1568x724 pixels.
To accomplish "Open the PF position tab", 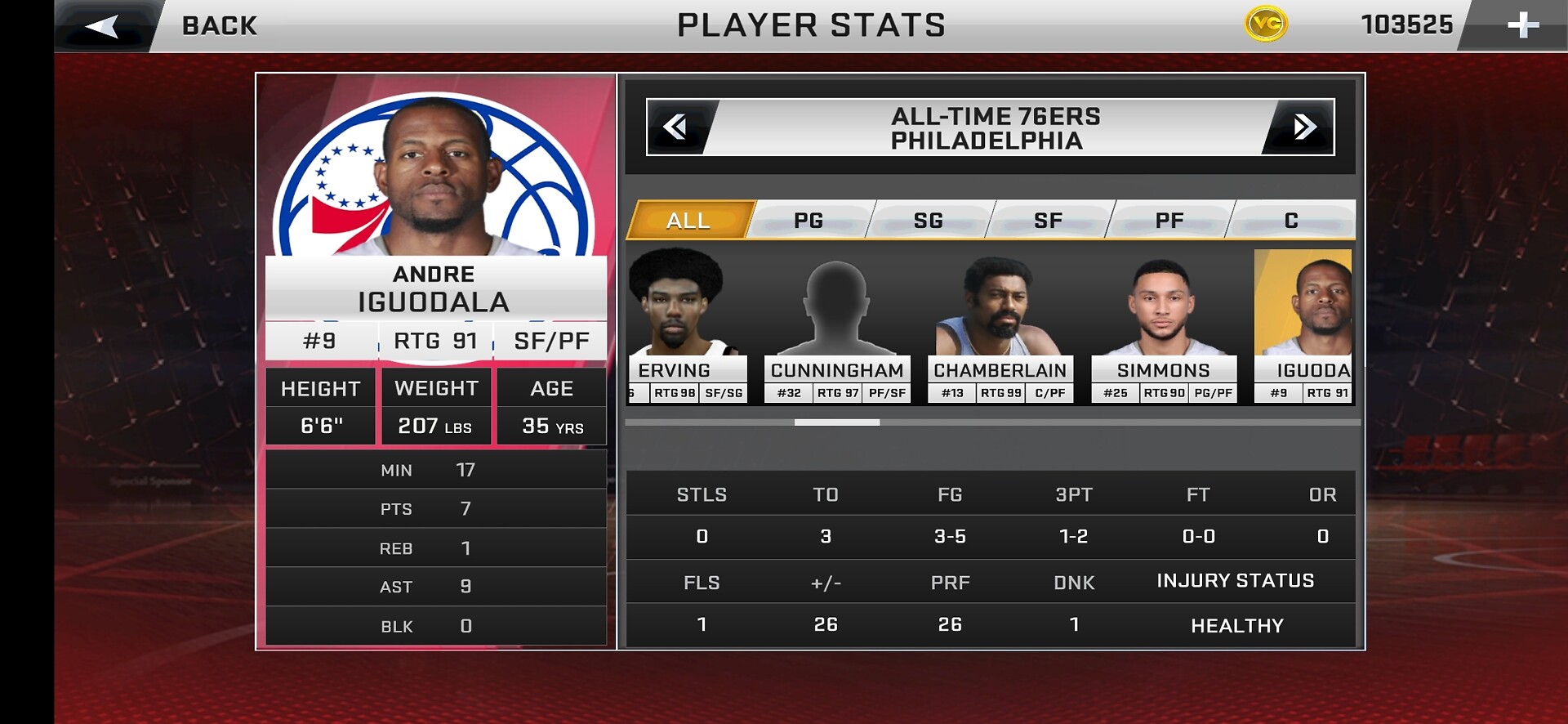I will pos(1169,221).
